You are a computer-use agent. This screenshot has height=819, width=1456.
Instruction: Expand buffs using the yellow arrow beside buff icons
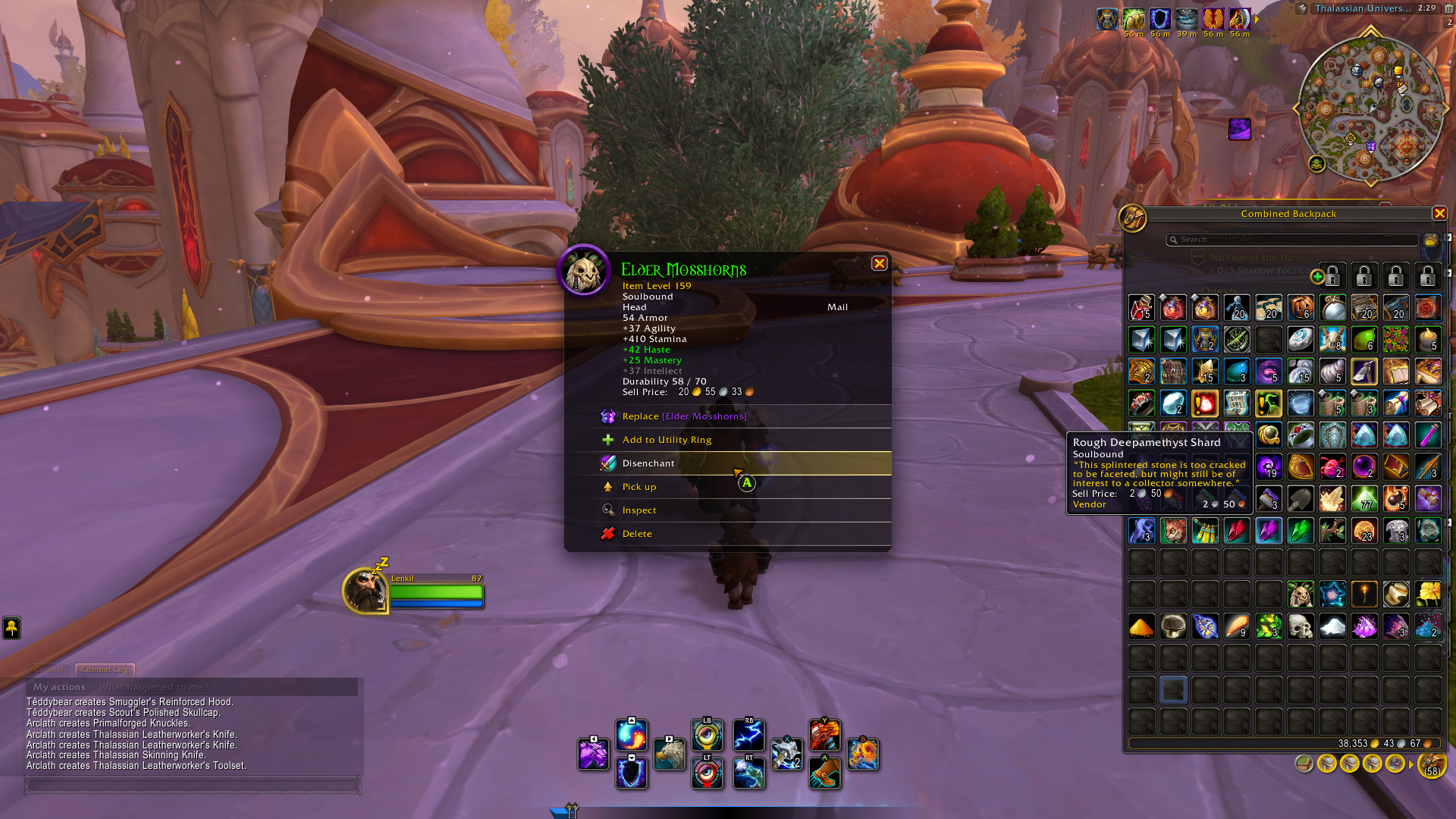click(1256, 18)
